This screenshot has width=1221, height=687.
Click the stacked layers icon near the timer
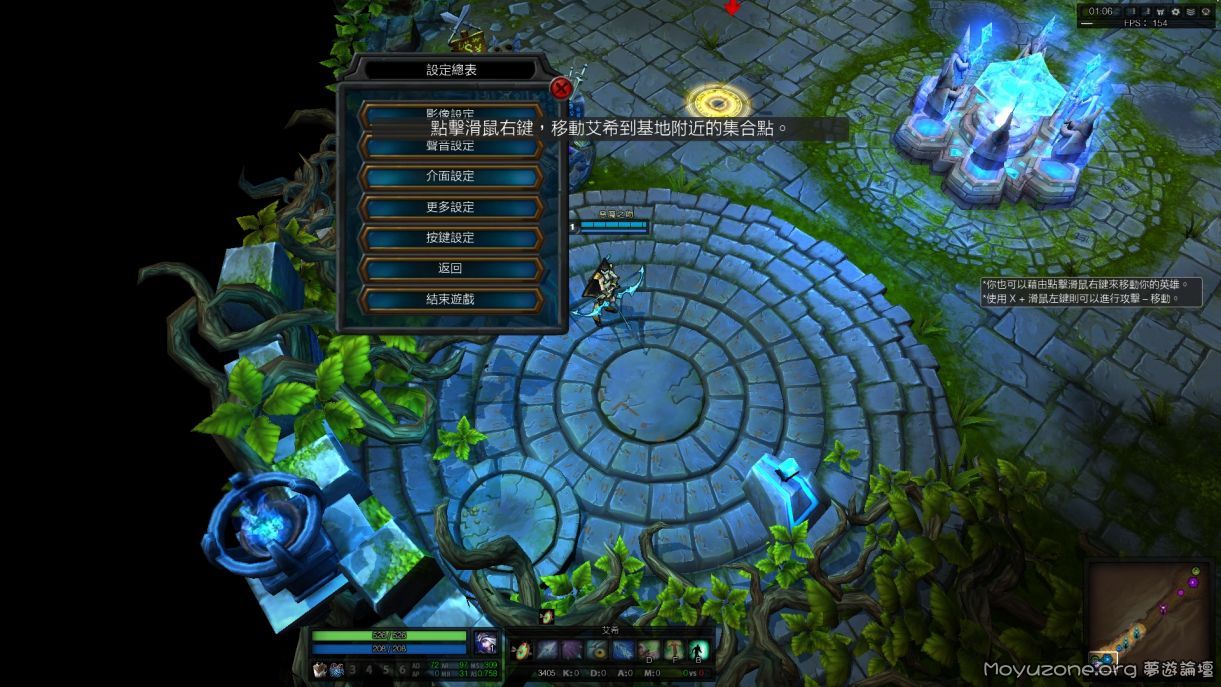[1190, 12]
